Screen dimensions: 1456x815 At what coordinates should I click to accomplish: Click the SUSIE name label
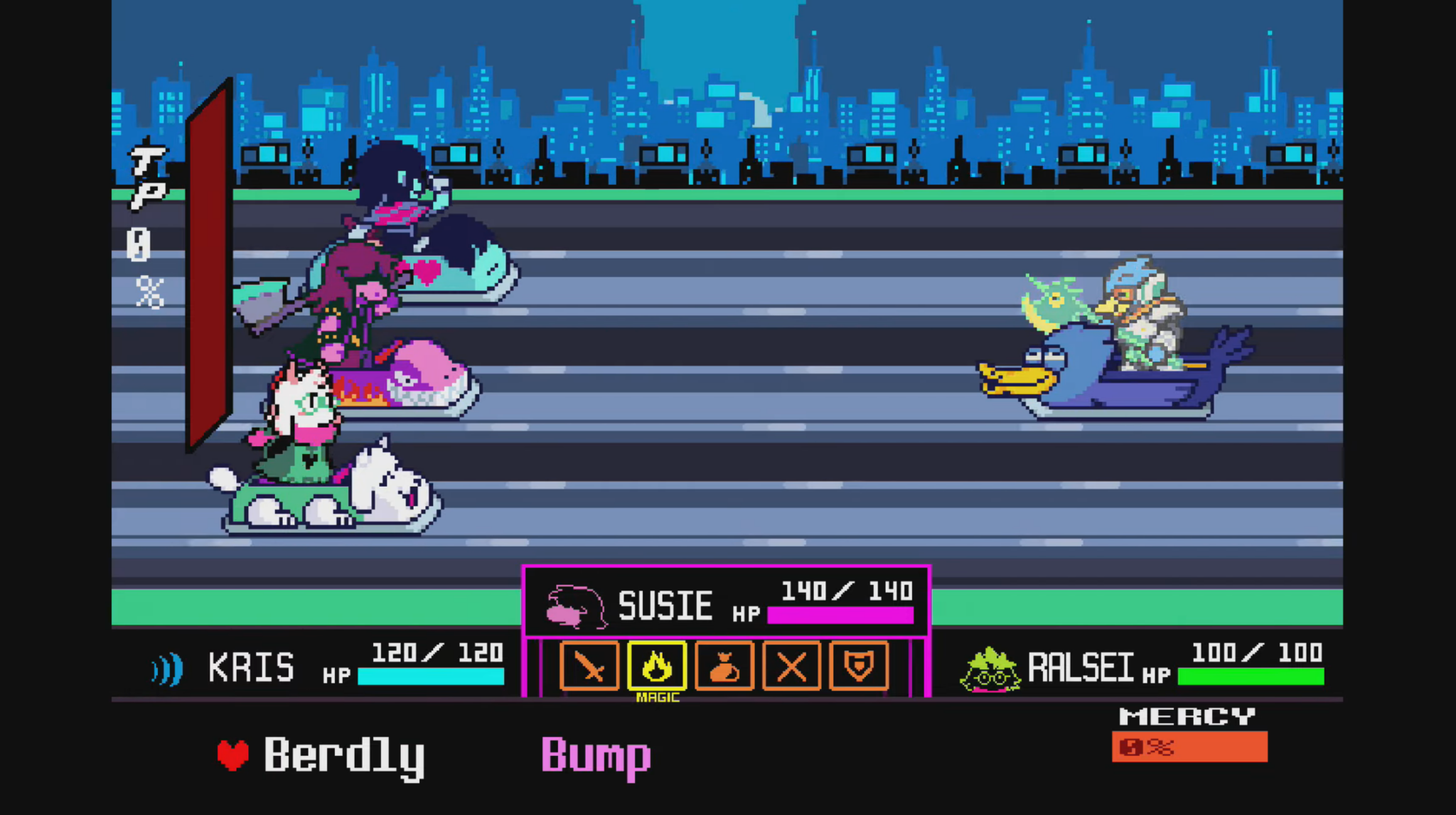pyautogui.click(x=665, y=606)
